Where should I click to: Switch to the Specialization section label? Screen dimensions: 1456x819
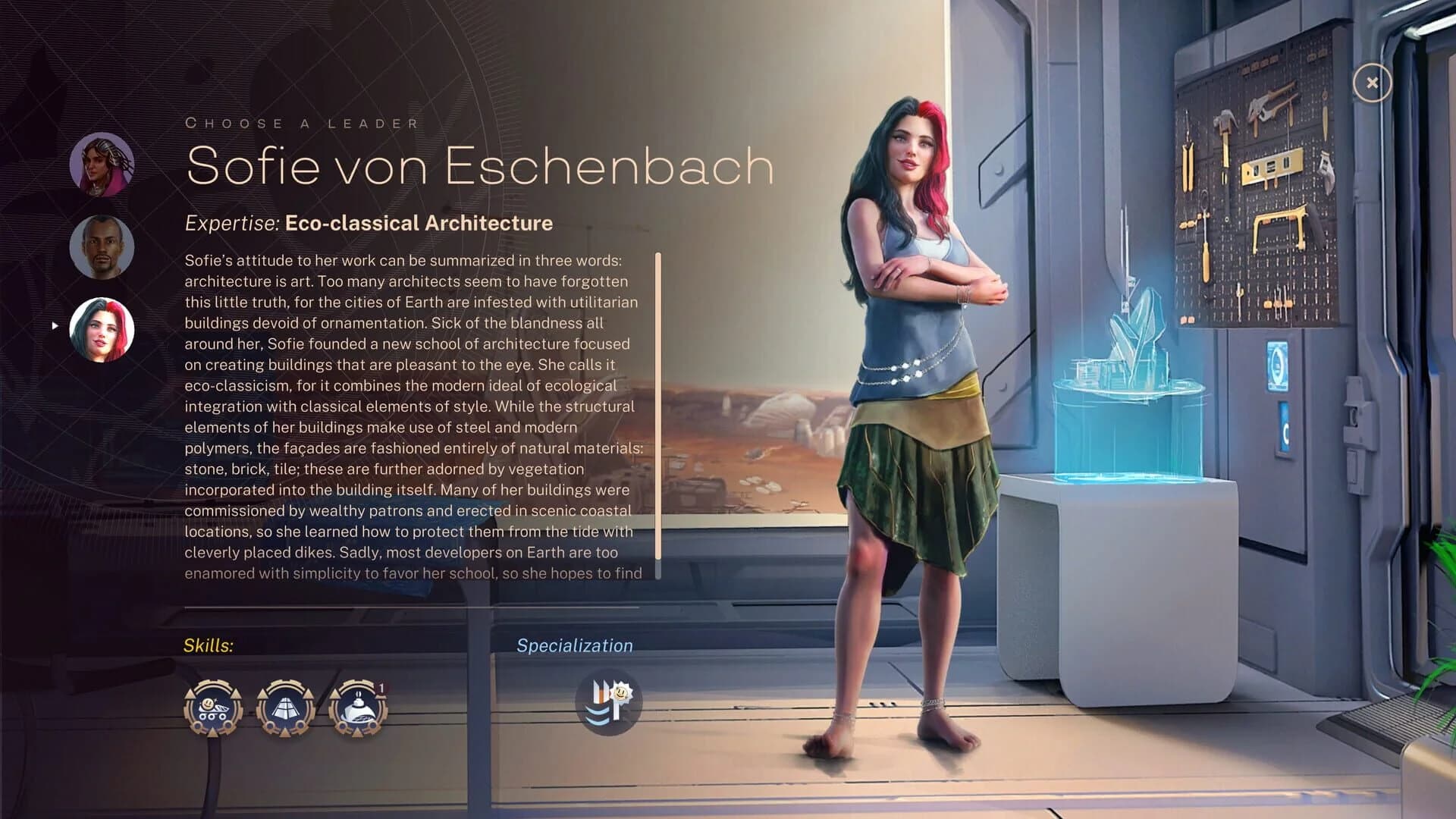[x=575, y=646]
